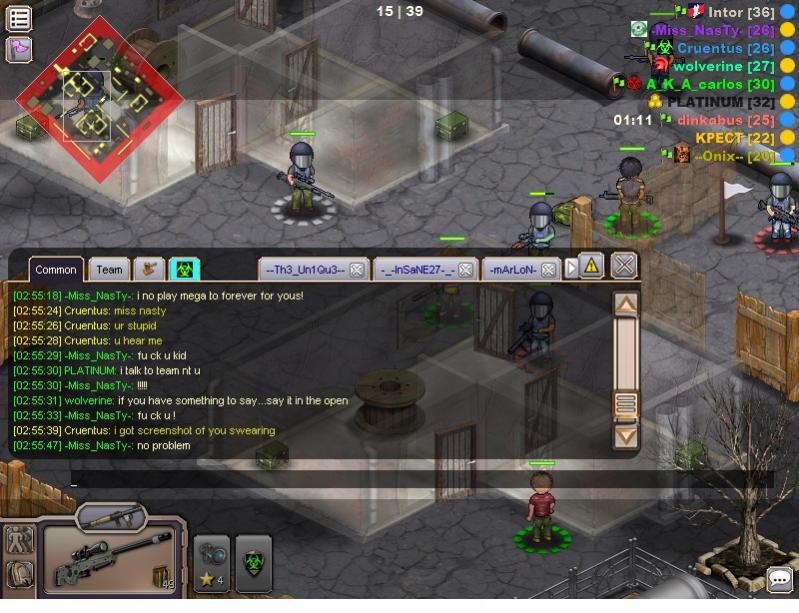Select the green biohazard chat tab

click(x=185, y=270)
